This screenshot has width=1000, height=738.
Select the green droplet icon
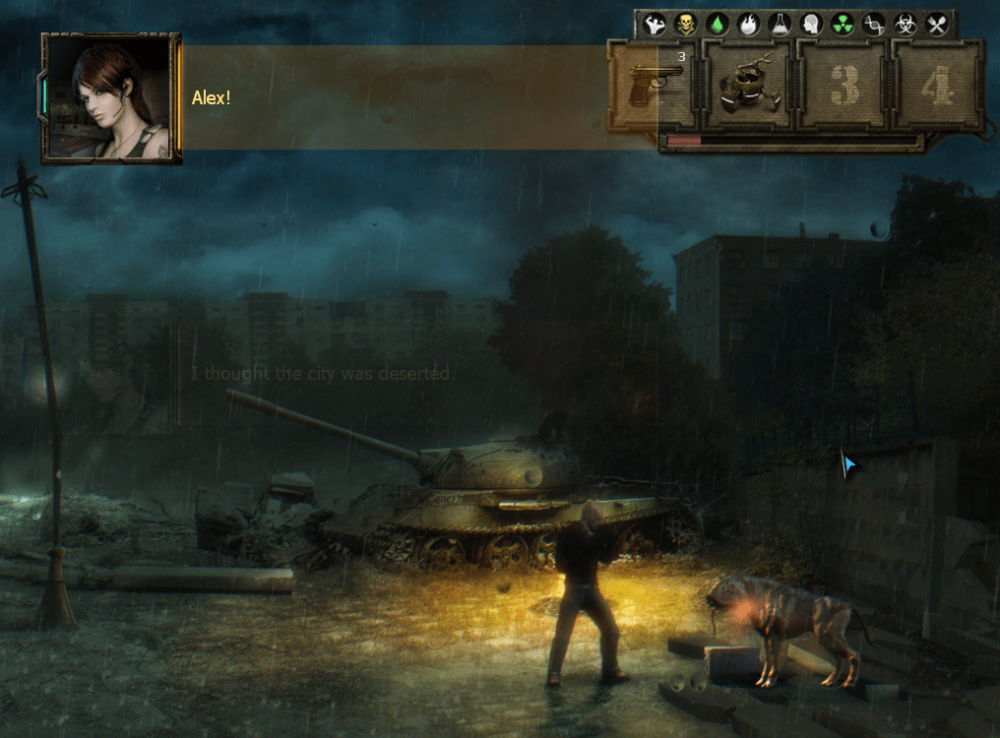[717, 24]
